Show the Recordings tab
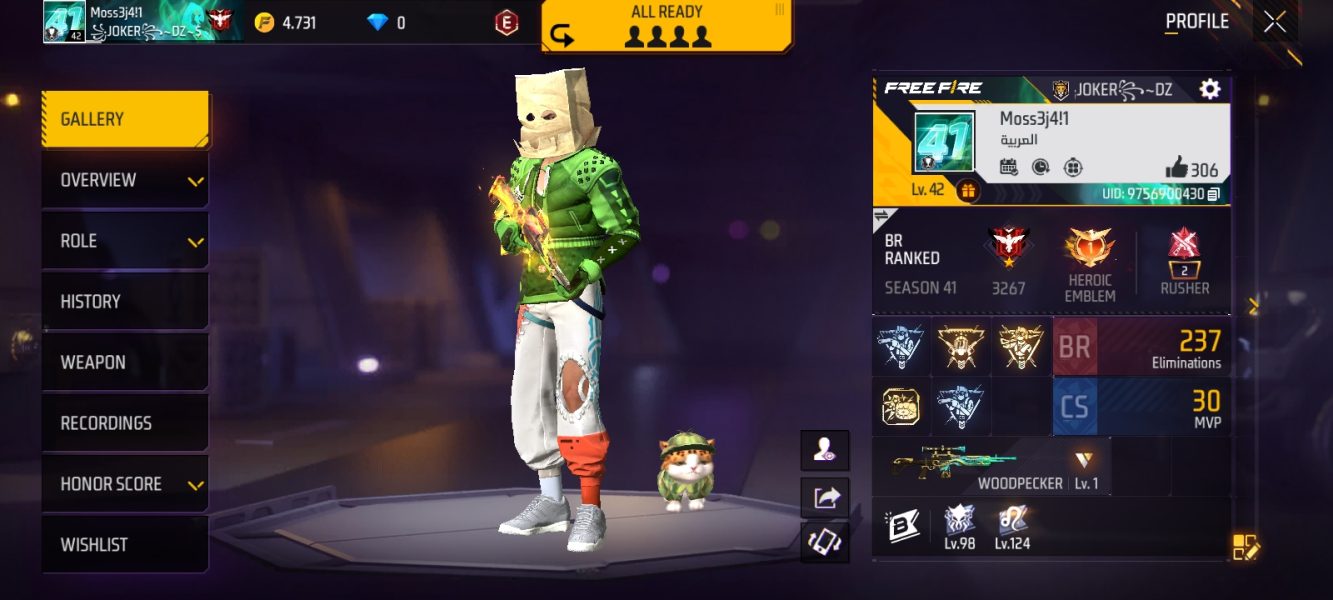Image resolution: width=1333 pixels, height=600 pixels. 125,423
